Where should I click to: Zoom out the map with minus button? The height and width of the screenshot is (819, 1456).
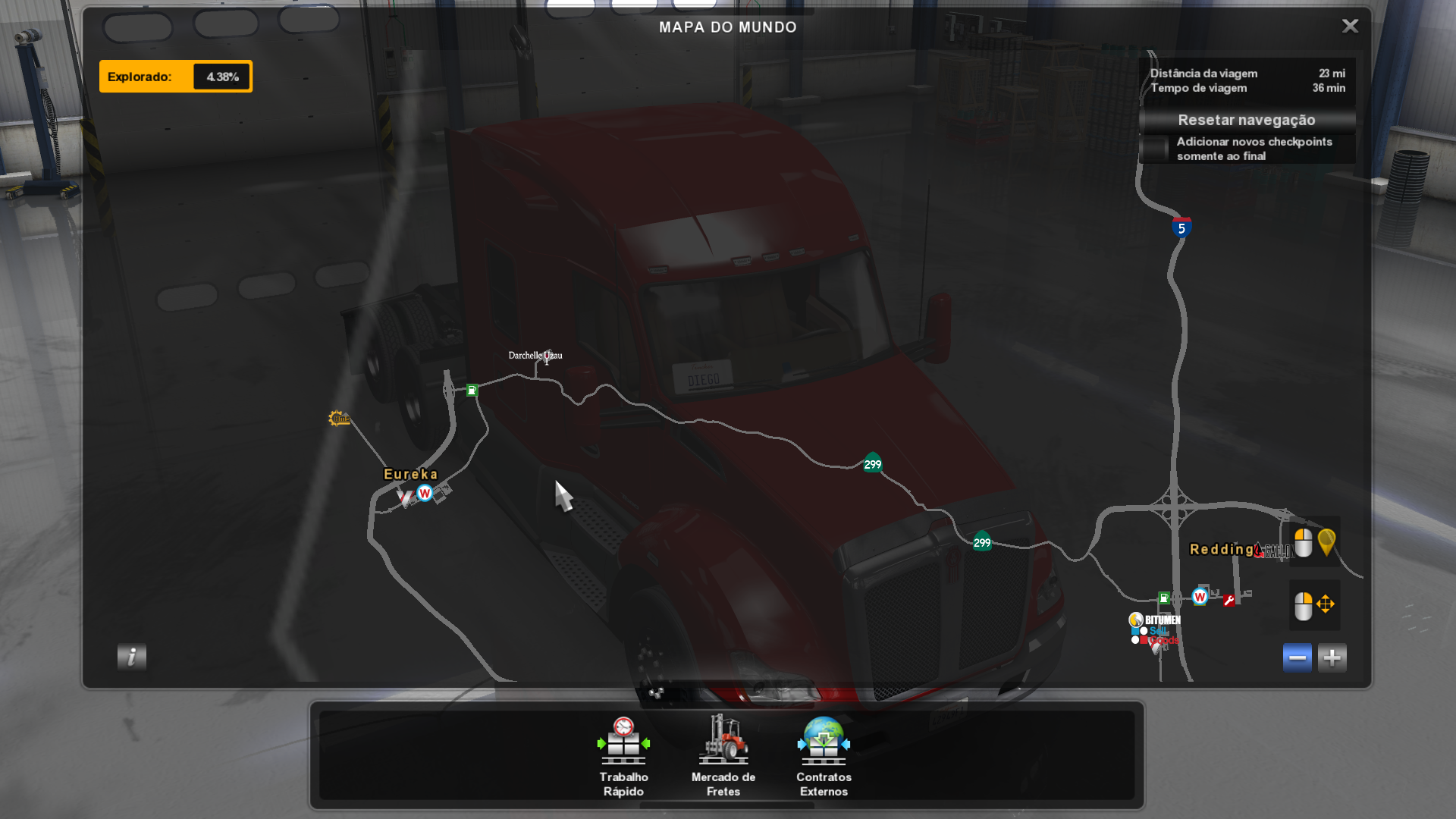(x=1297, y=657)
